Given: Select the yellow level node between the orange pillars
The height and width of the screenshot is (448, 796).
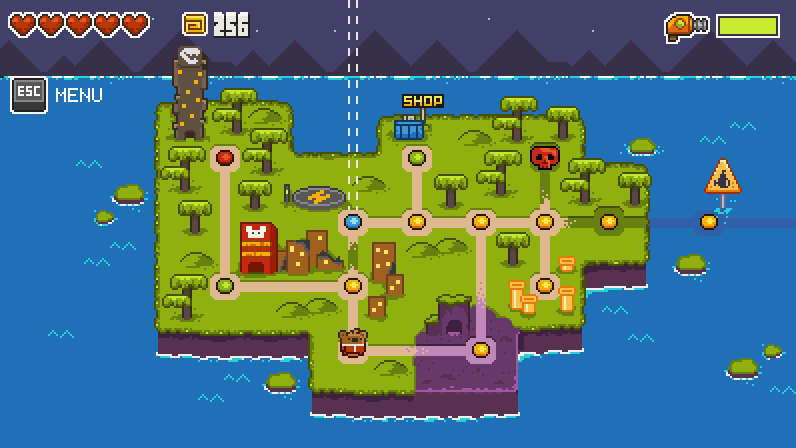Looking at the screenshot, I should pos(545,285).
